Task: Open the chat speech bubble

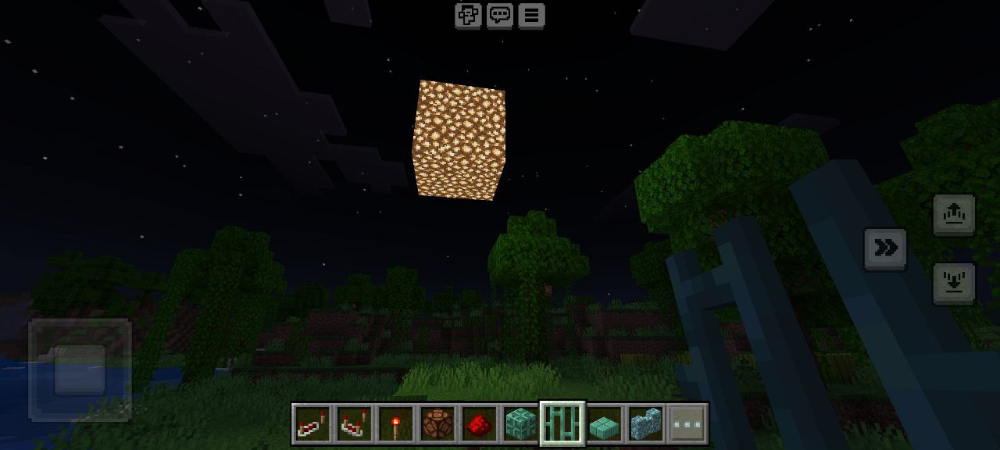Action: [x=499, y=15]
